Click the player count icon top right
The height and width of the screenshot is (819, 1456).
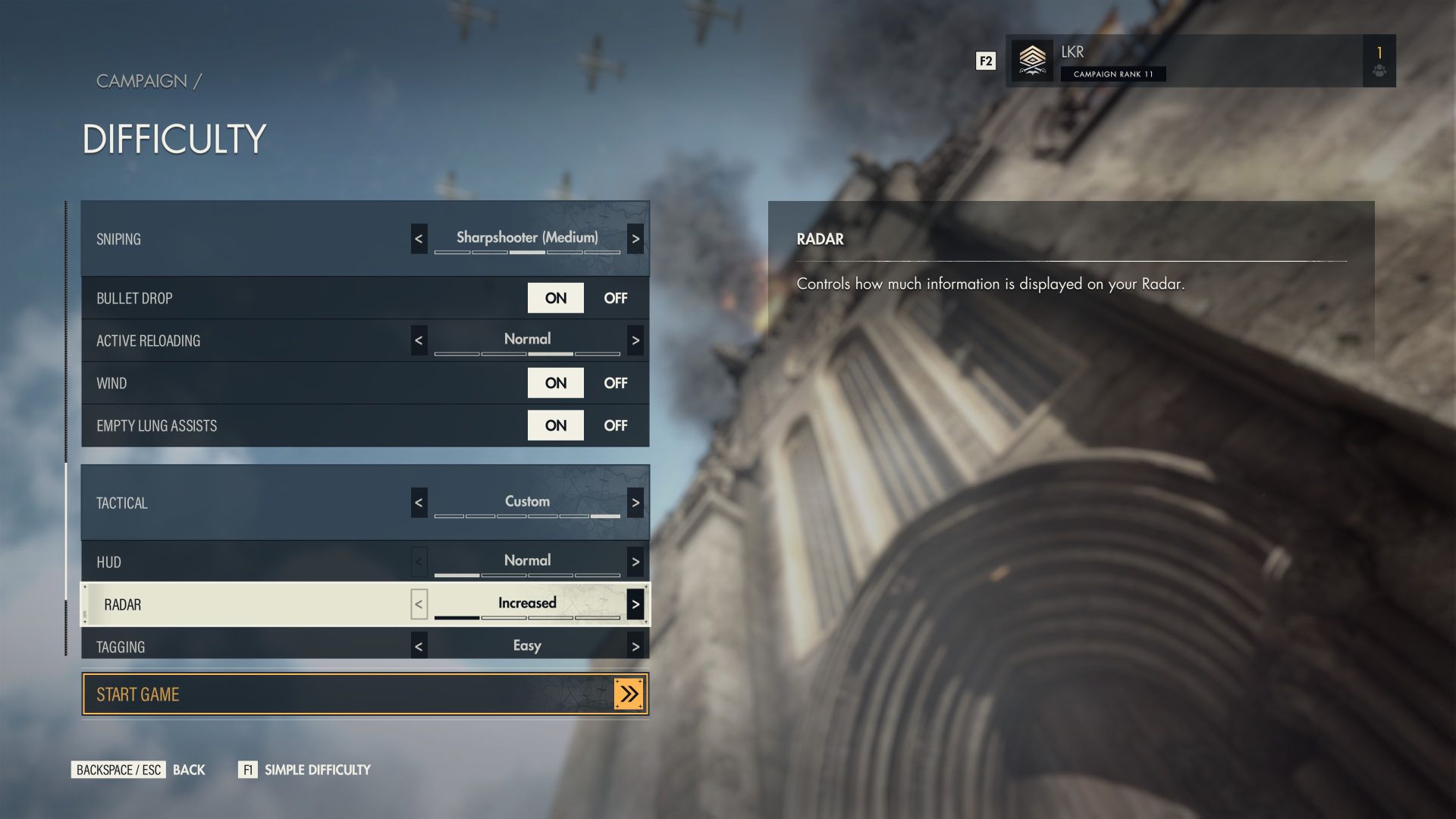click(x=1379, y=72)
